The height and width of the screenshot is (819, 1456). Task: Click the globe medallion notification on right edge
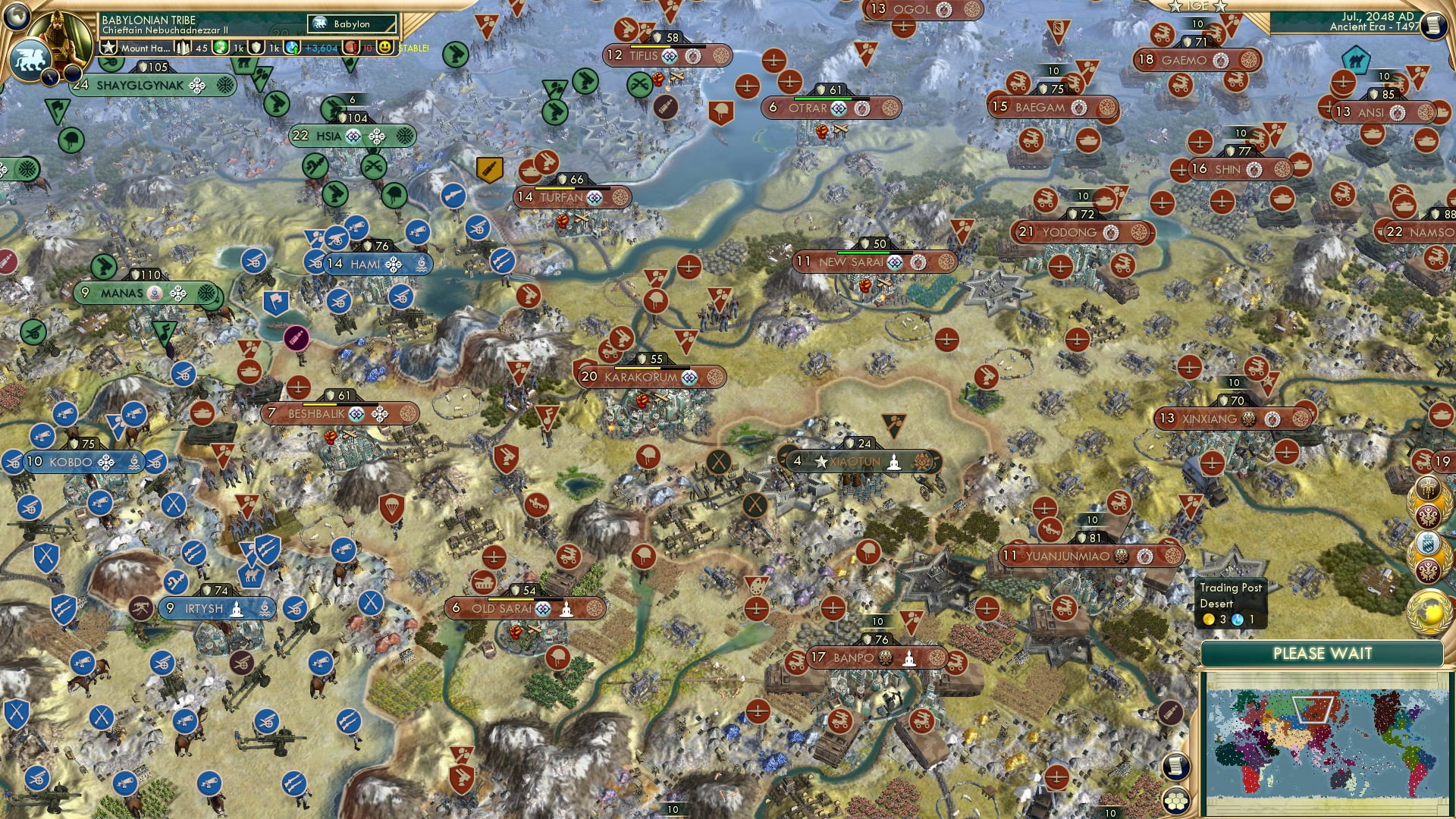coord(1429,607)
